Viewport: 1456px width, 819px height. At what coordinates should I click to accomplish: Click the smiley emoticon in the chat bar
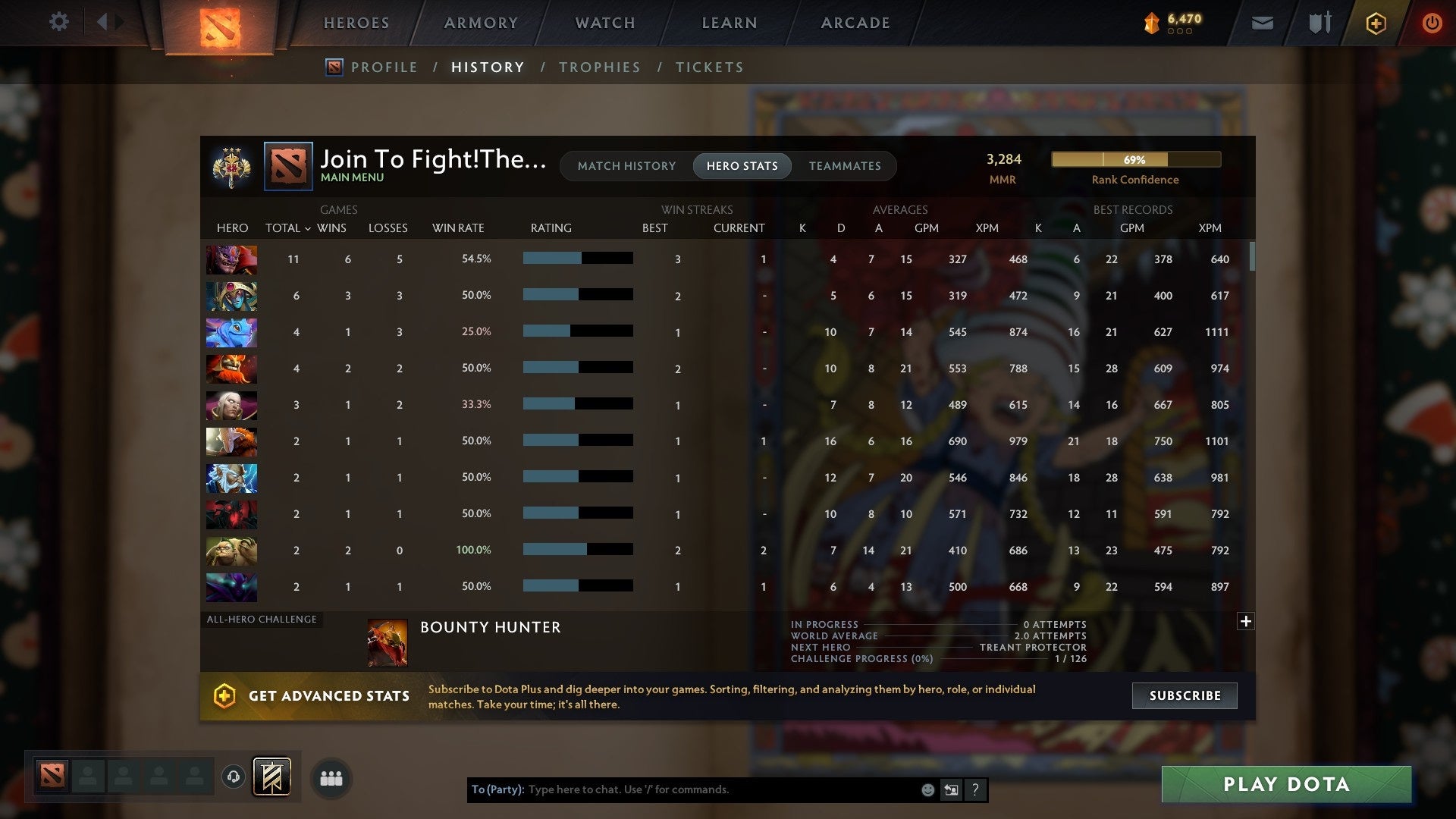(x=928, y=789)
